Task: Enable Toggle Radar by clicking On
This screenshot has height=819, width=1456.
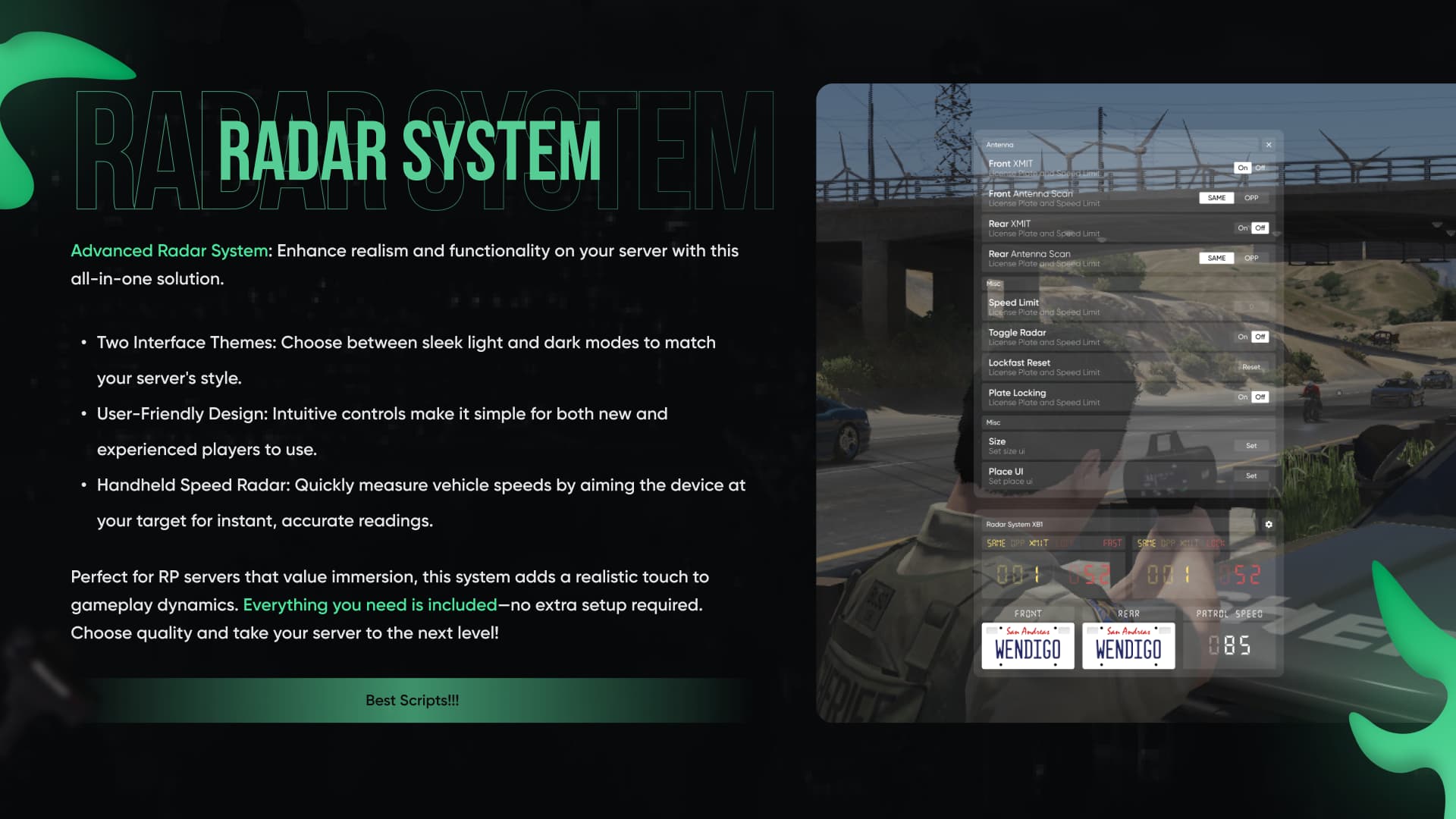Action: (x=1242, y=337)
